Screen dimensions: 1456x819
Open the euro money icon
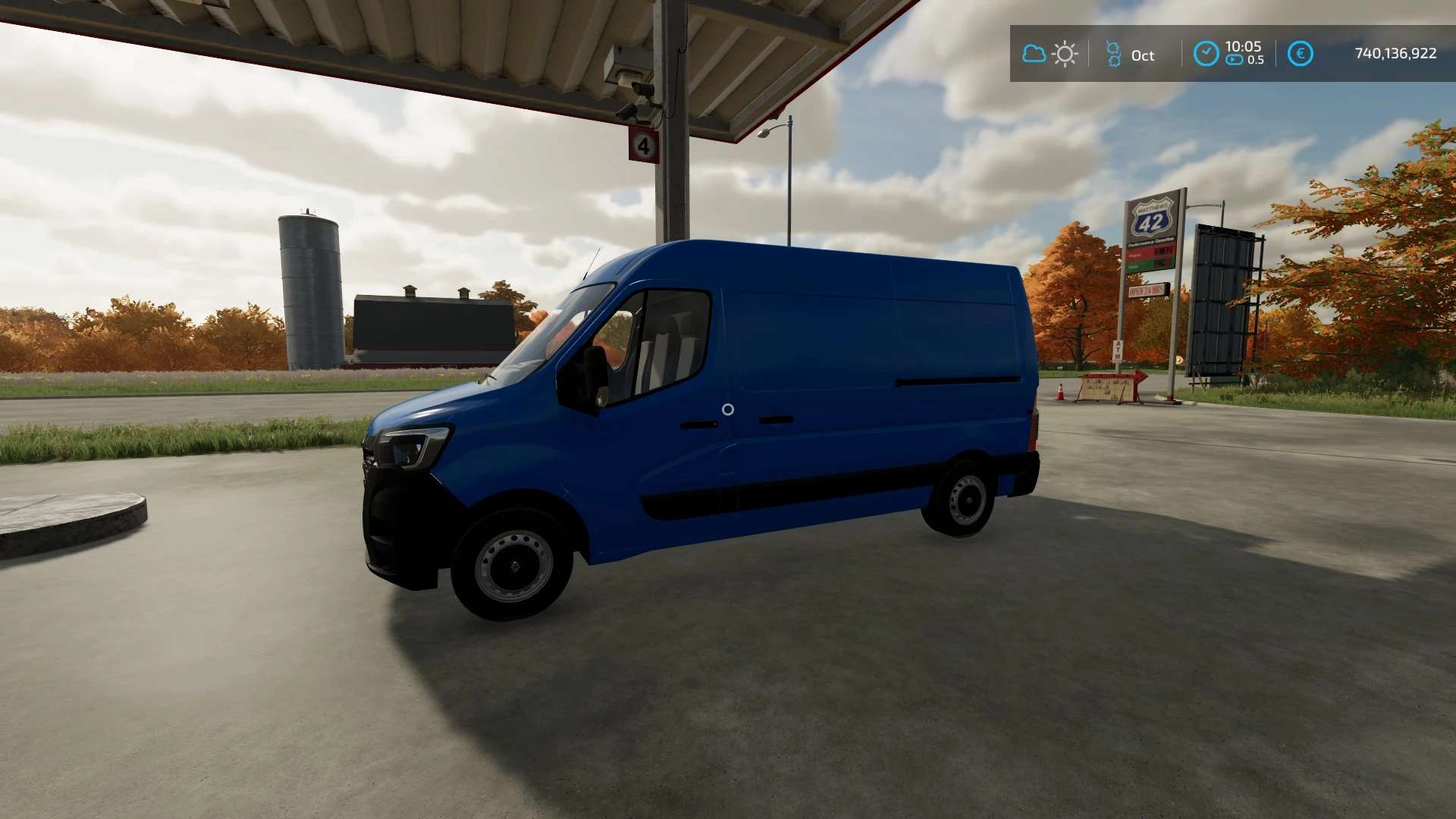click(x=1300, y=54)
